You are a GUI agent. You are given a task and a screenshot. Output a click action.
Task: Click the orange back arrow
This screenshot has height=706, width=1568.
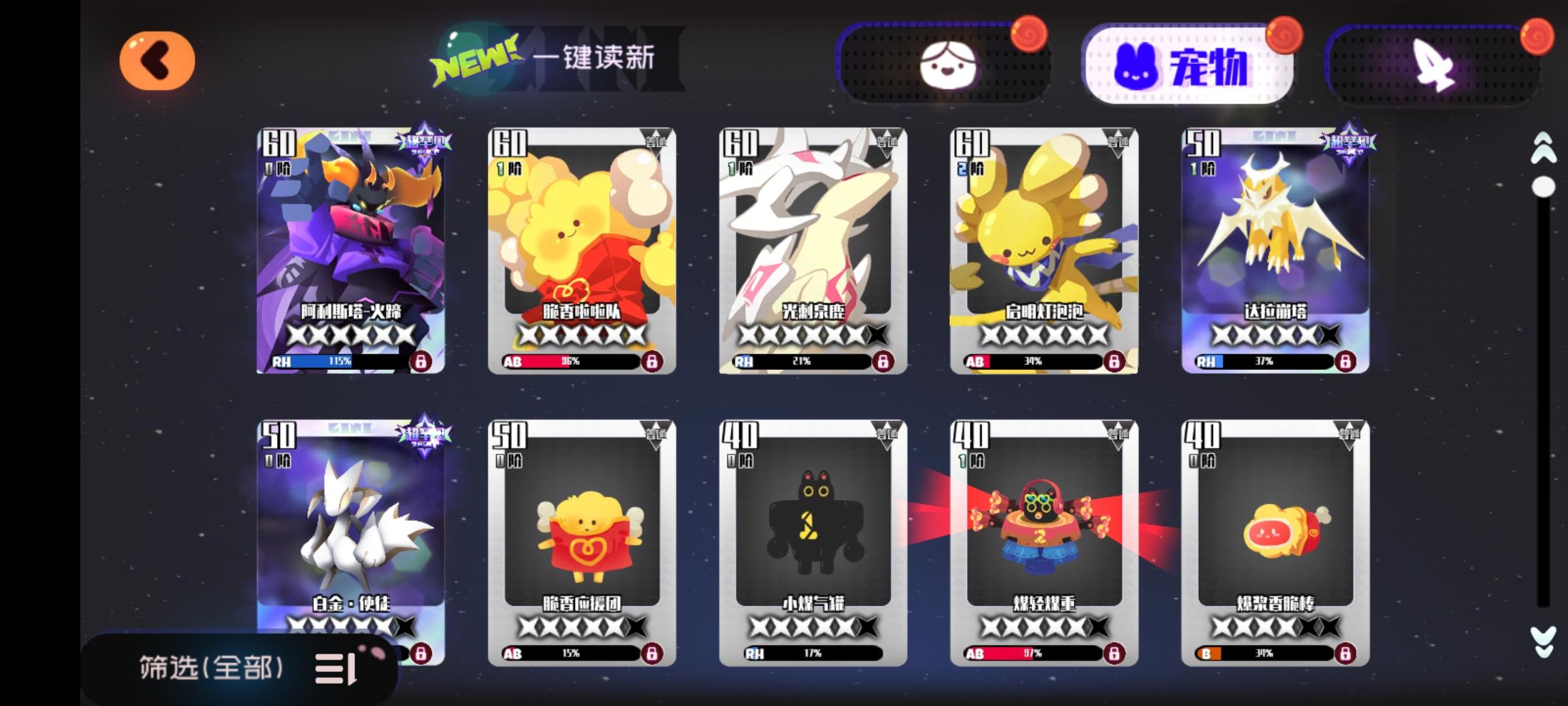click(x=157, y=59)
